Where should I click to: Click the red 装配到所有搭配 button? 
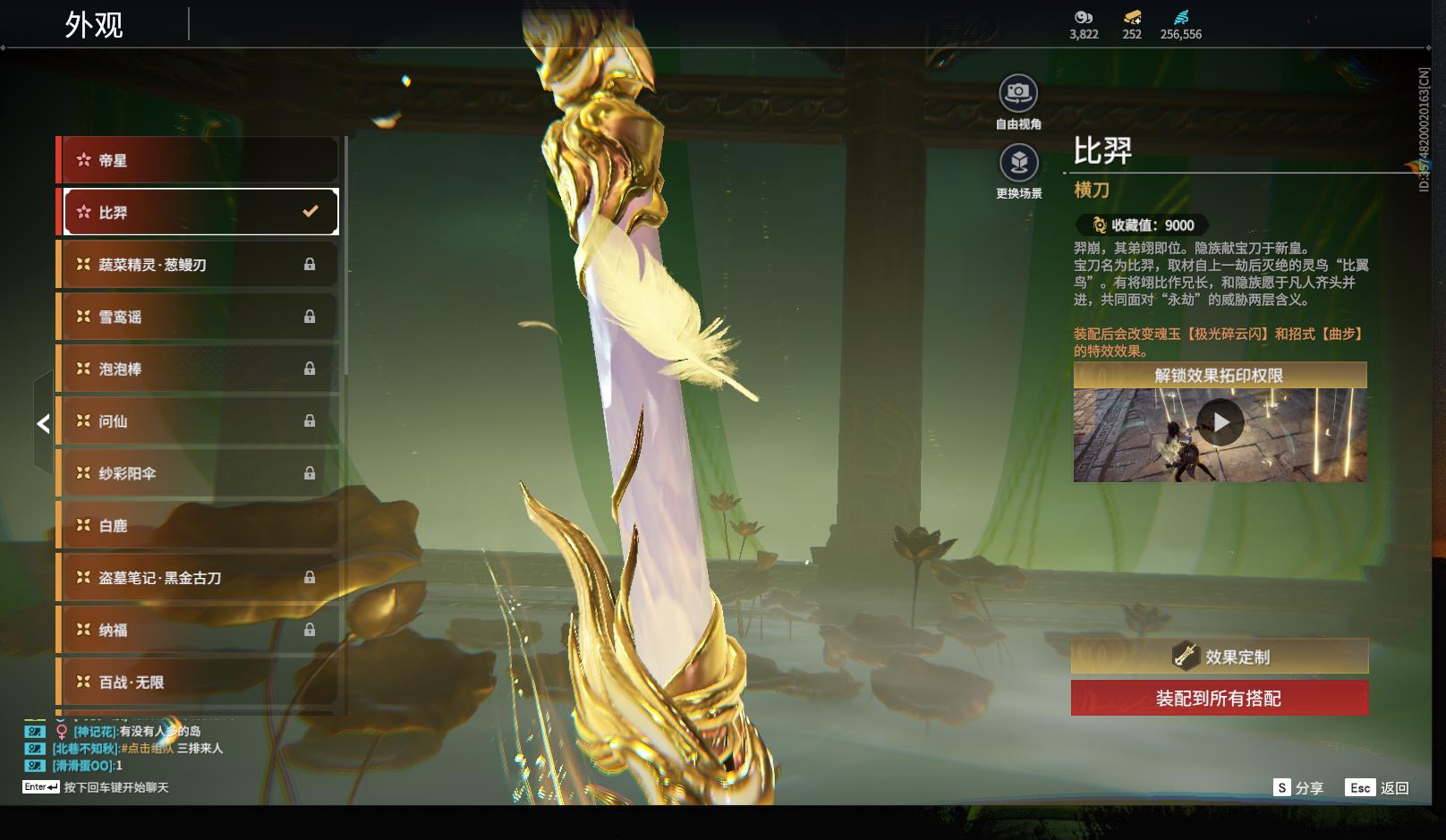click(1220, 699)
